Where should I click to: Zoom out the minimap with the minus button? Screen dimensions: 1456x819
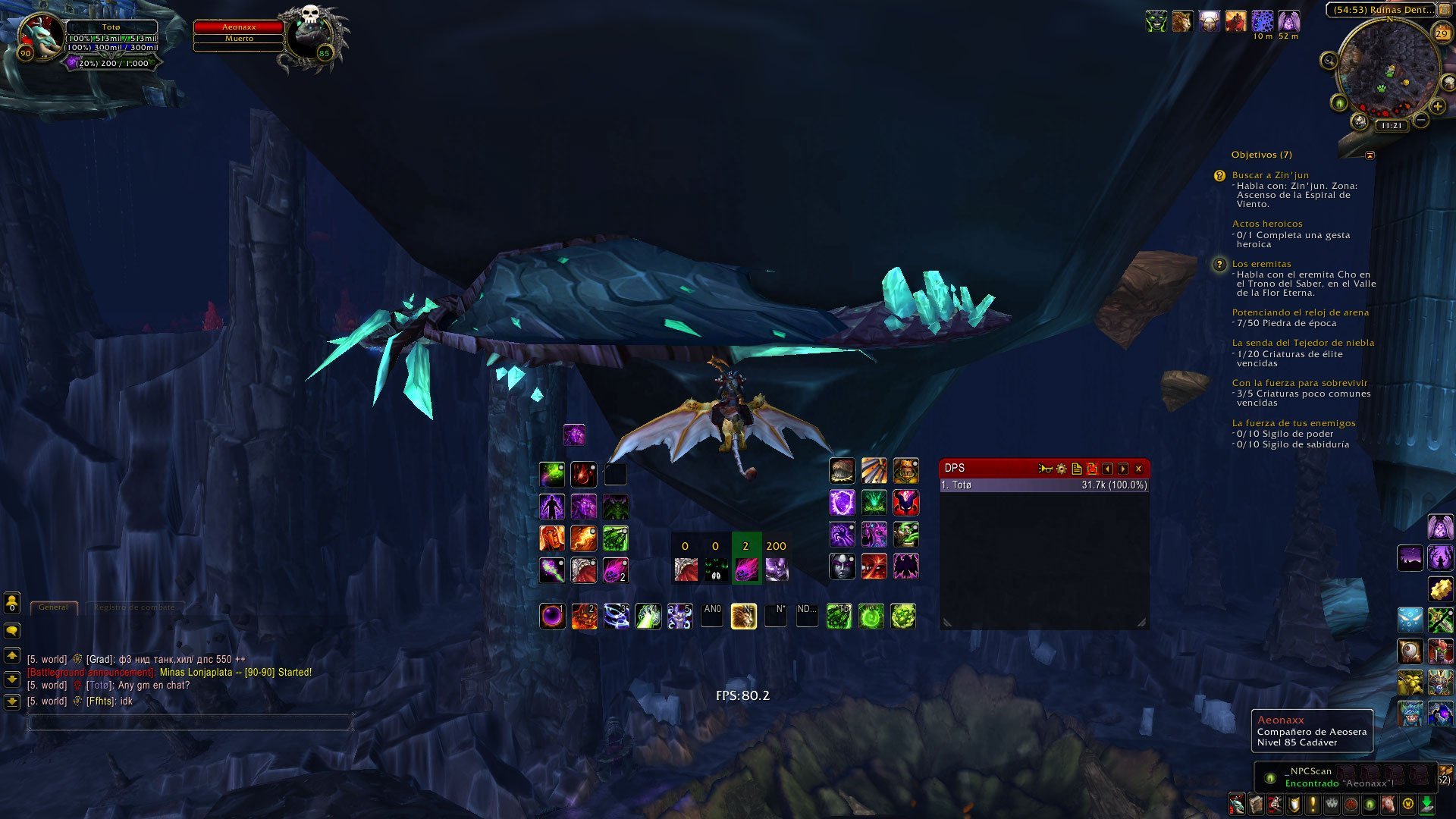[x=1421, y=120]
